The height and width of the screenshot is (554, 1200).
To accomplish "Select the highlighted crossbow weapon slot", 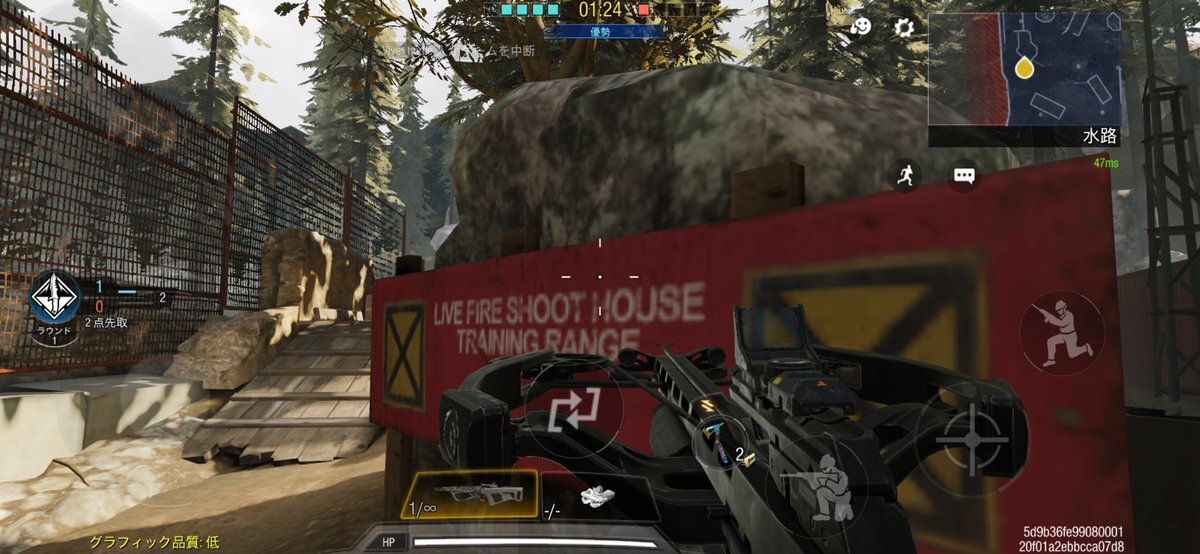I will tap(469, 494).
